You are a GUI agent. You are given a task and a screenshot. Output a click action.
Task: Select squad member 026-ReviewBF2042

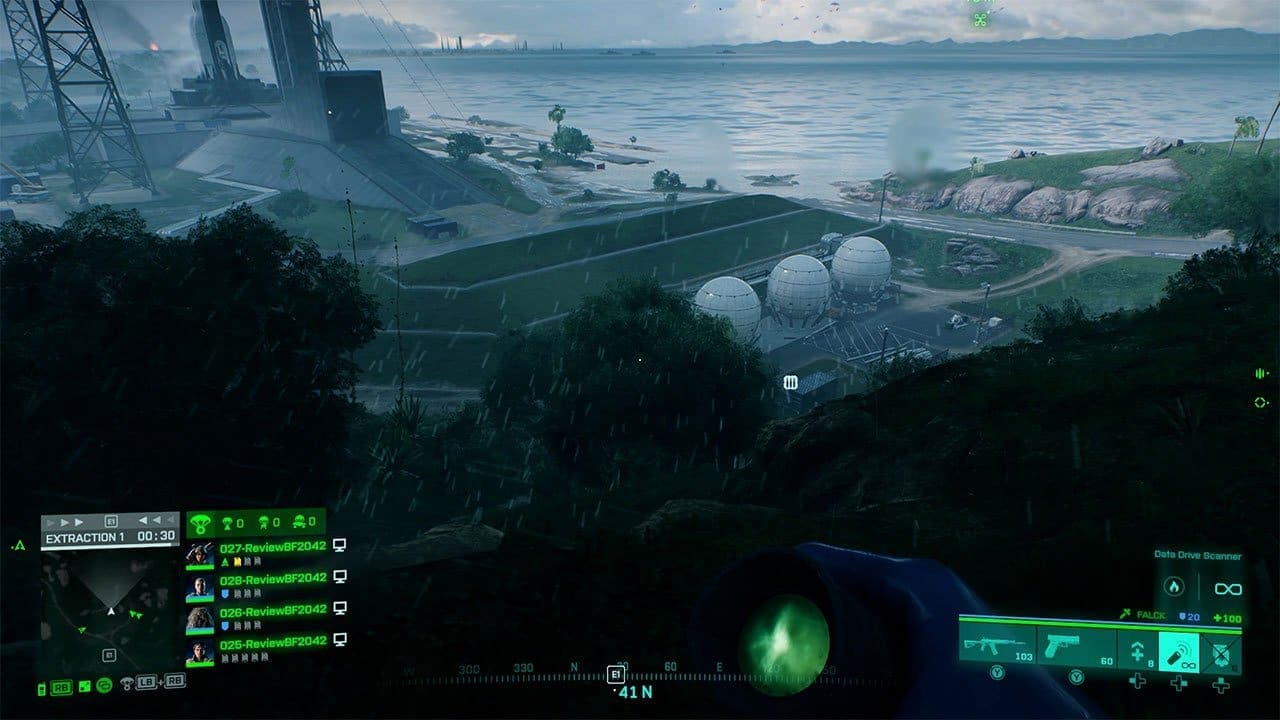click(272, 610)
